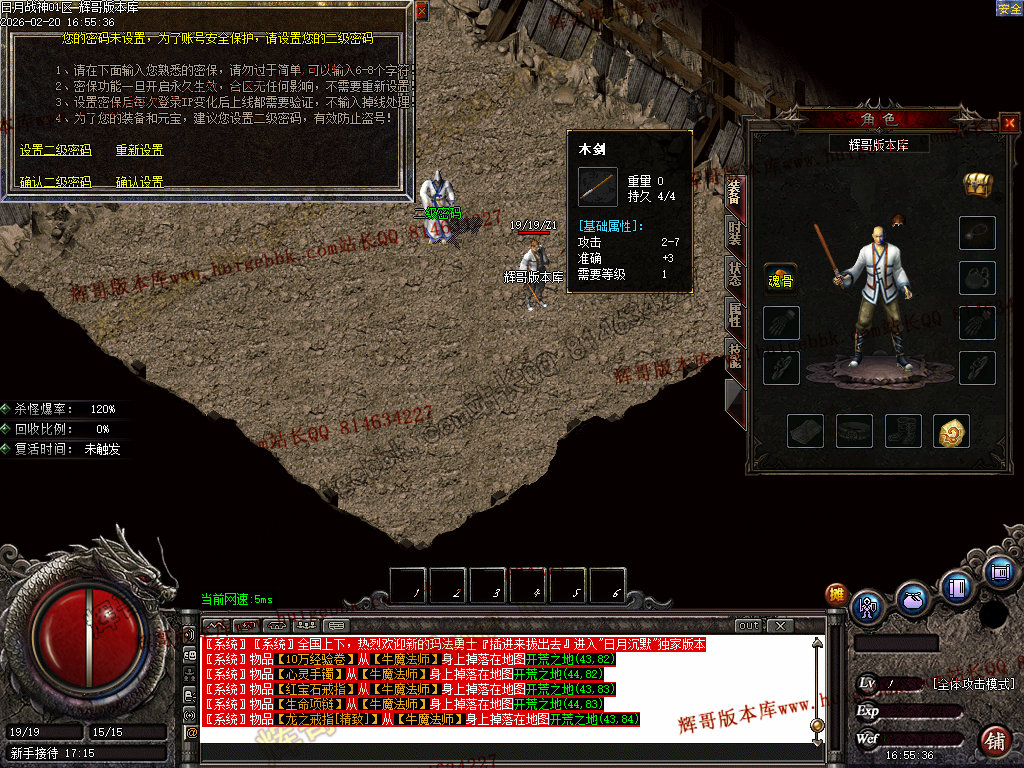Select the 重新设置 option
The width and height of the screenshot is (1024, 768).
[x=139, y=150]
